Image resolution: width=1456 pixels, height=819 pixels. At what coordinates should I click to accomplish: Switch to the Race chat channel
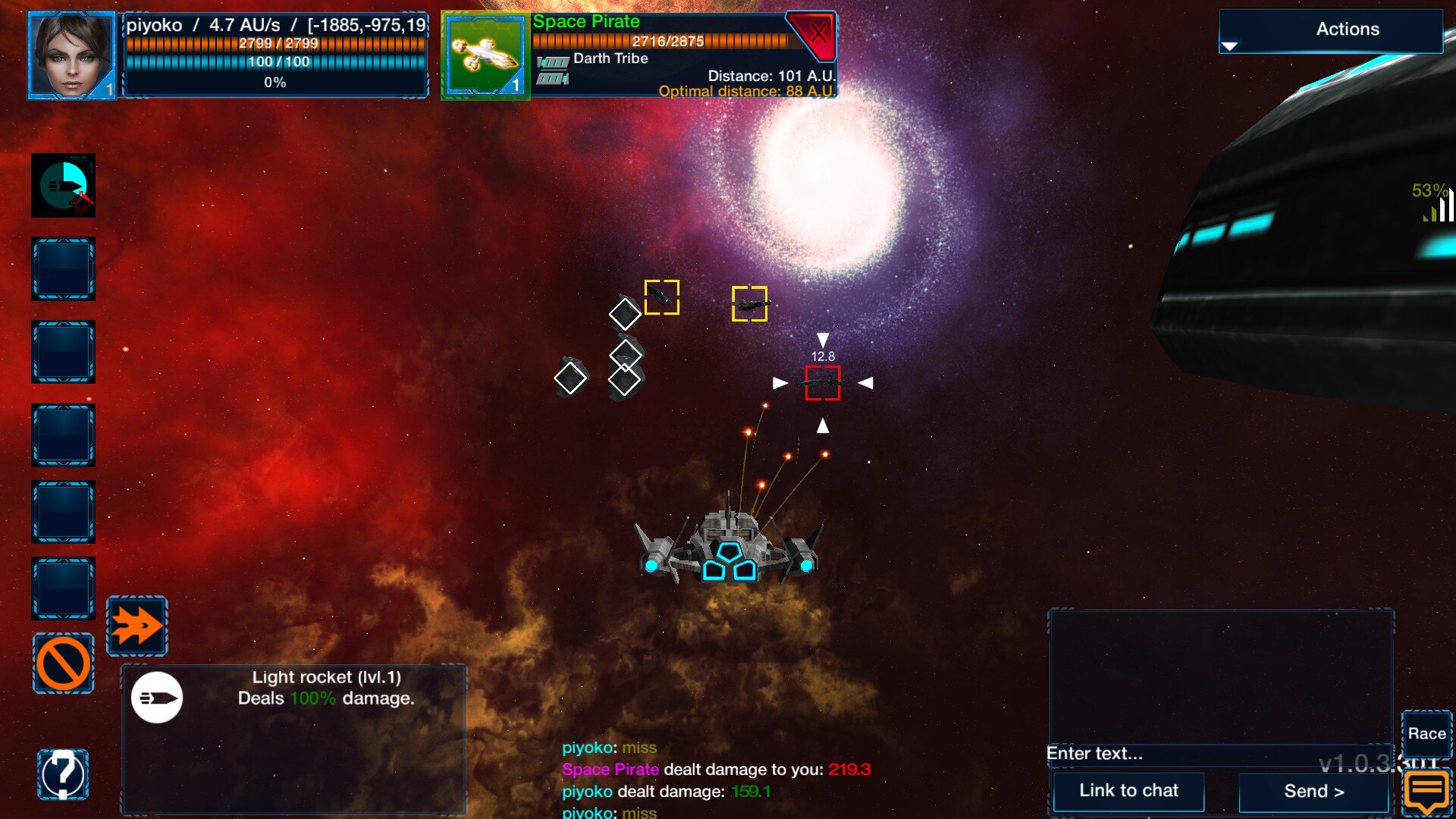tap(1426, 733)
